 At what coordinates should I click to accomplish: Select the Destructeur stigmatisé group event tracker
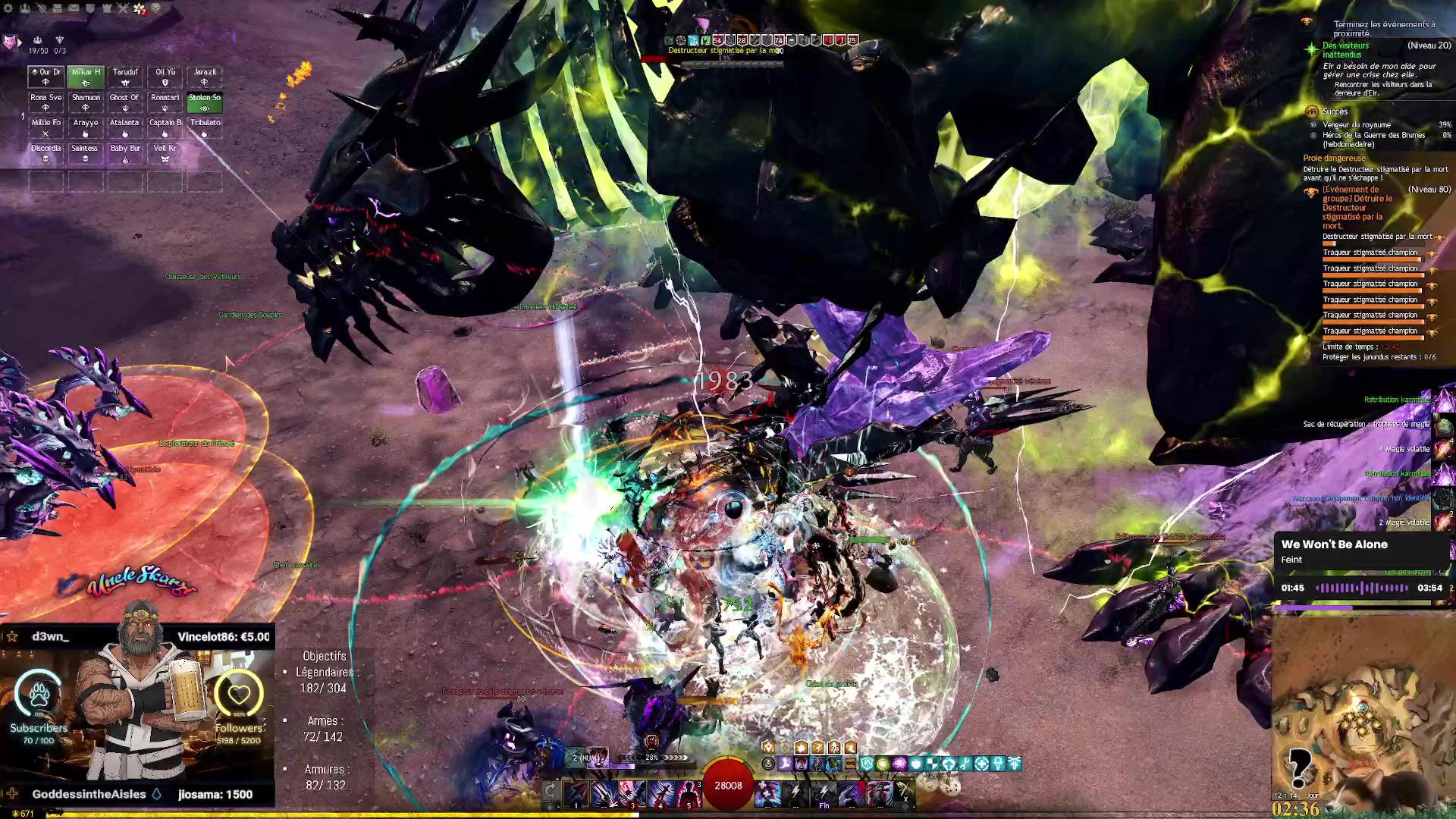pyautogui.click(x=1357, y=207)
